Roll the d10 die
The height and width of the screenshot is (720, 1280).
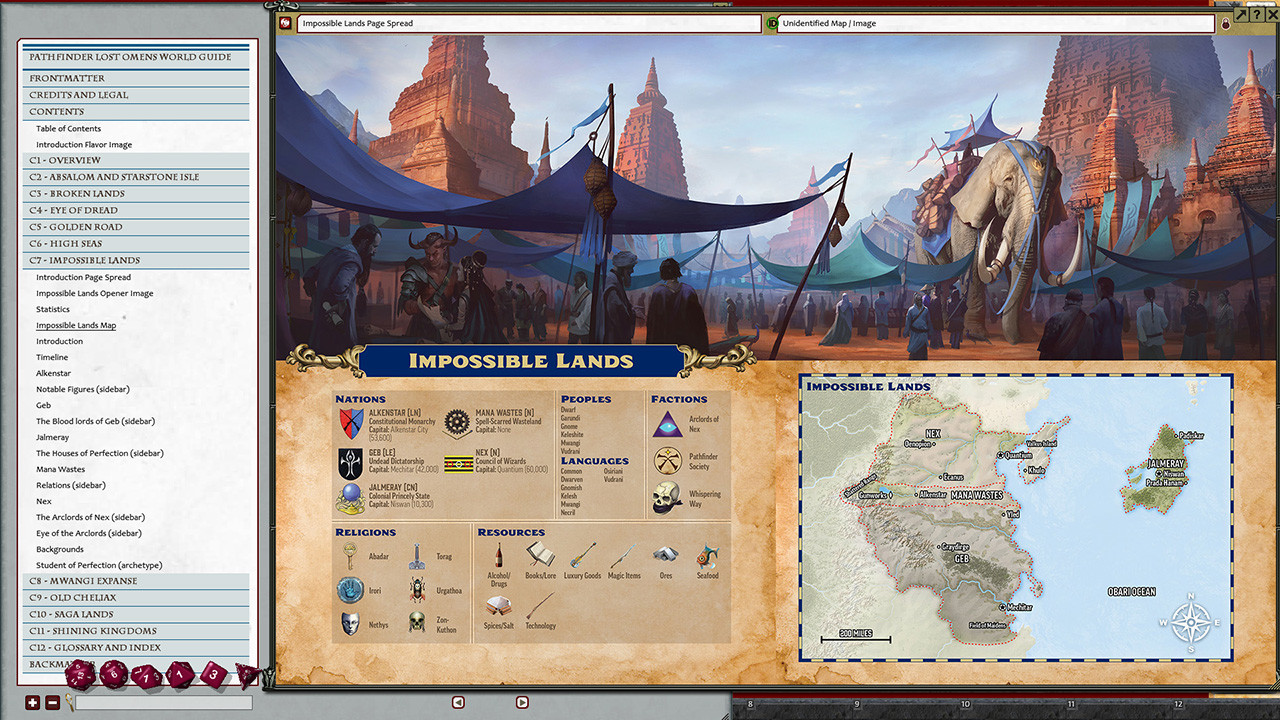pos(145,674)
